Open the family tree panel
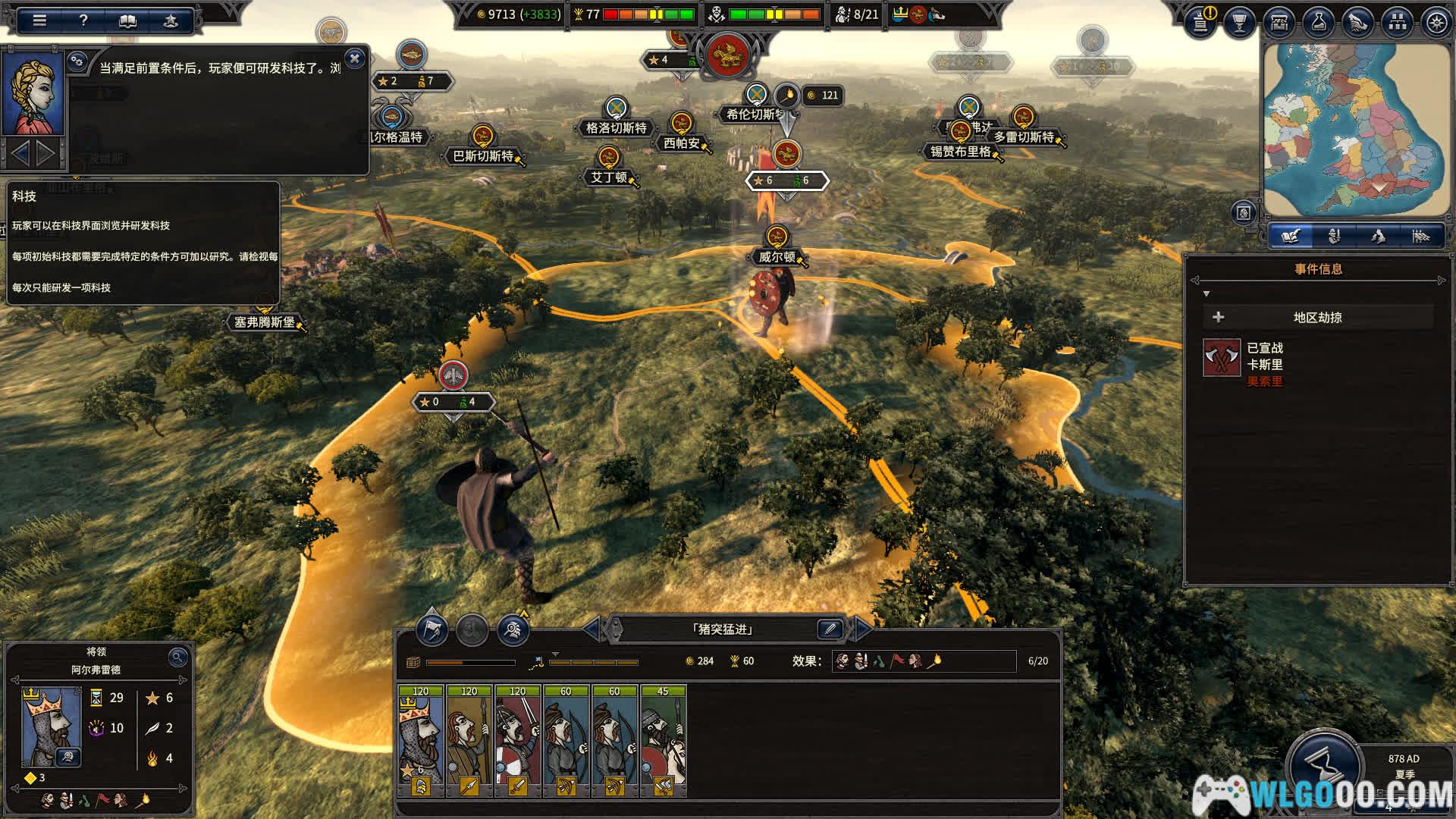This screenshot has width=1456, height=819. point(1397,23)
